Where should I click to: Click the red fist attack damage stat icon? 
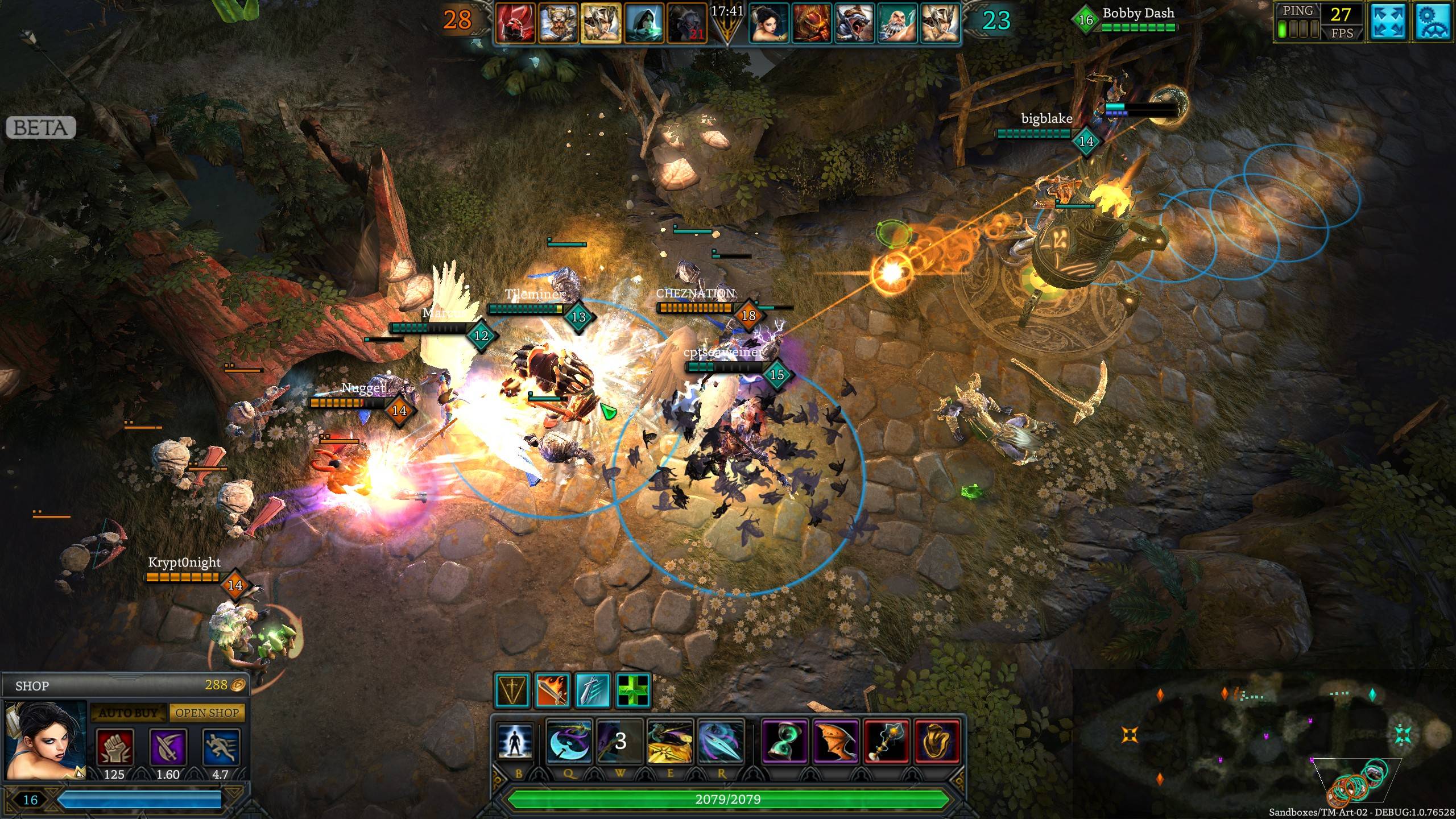pos(115,746)
